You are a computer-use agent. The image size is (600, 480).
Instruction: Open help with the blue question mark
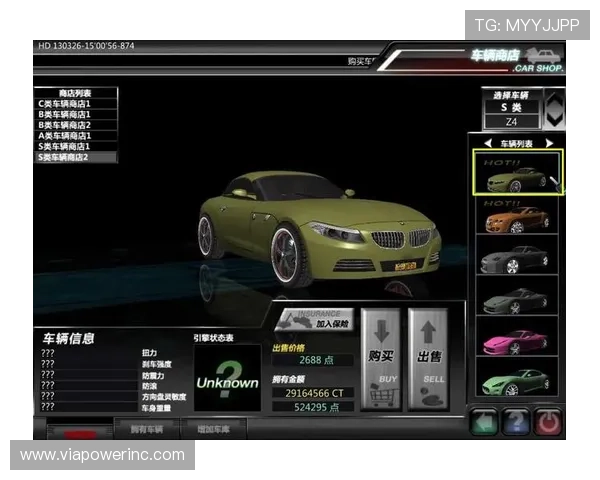click(x=515, y=422)
